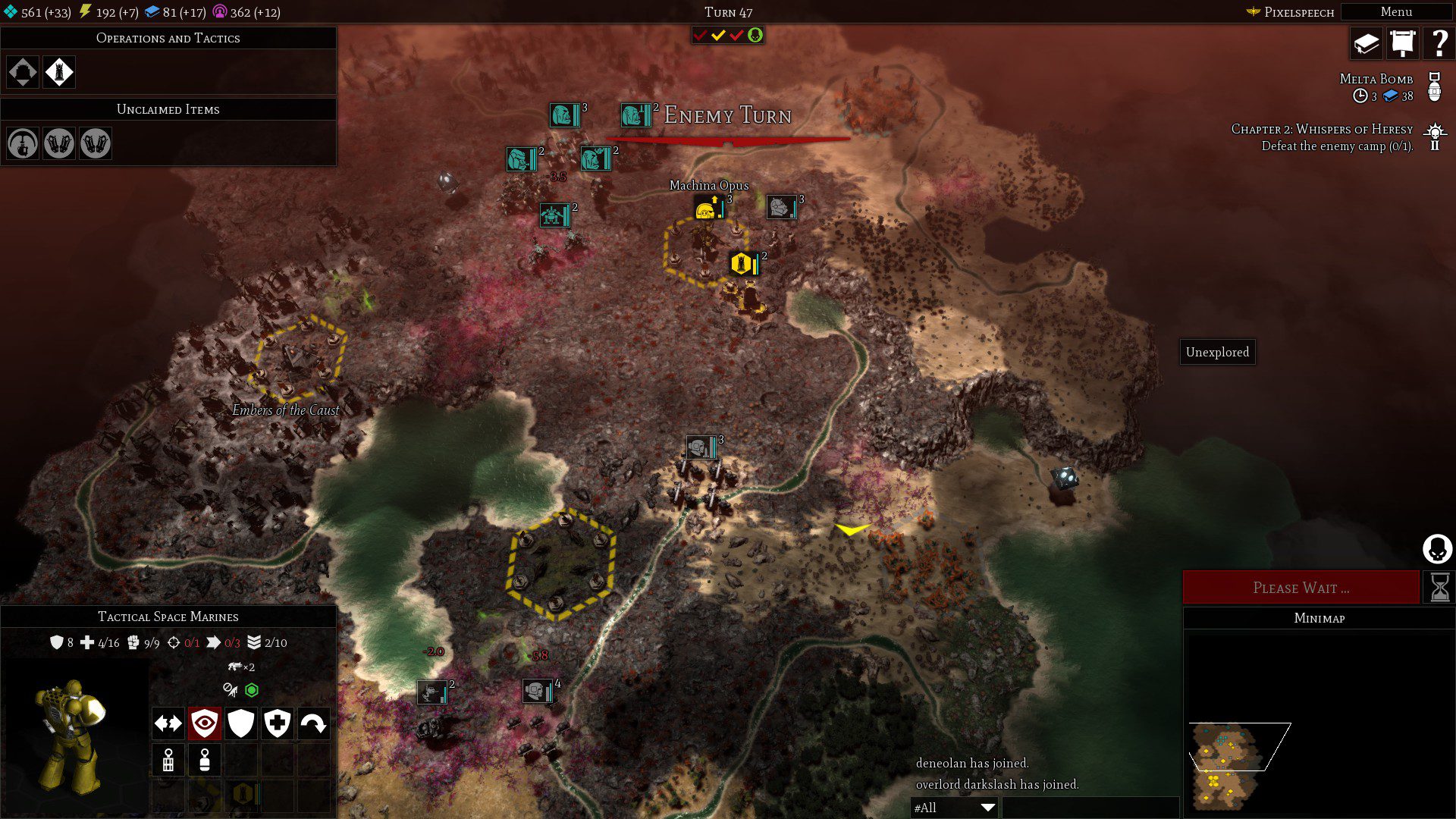The width and height of the screenshot is (1456, 819).
Task: Click the Please Wait button
Action: 1301,586
